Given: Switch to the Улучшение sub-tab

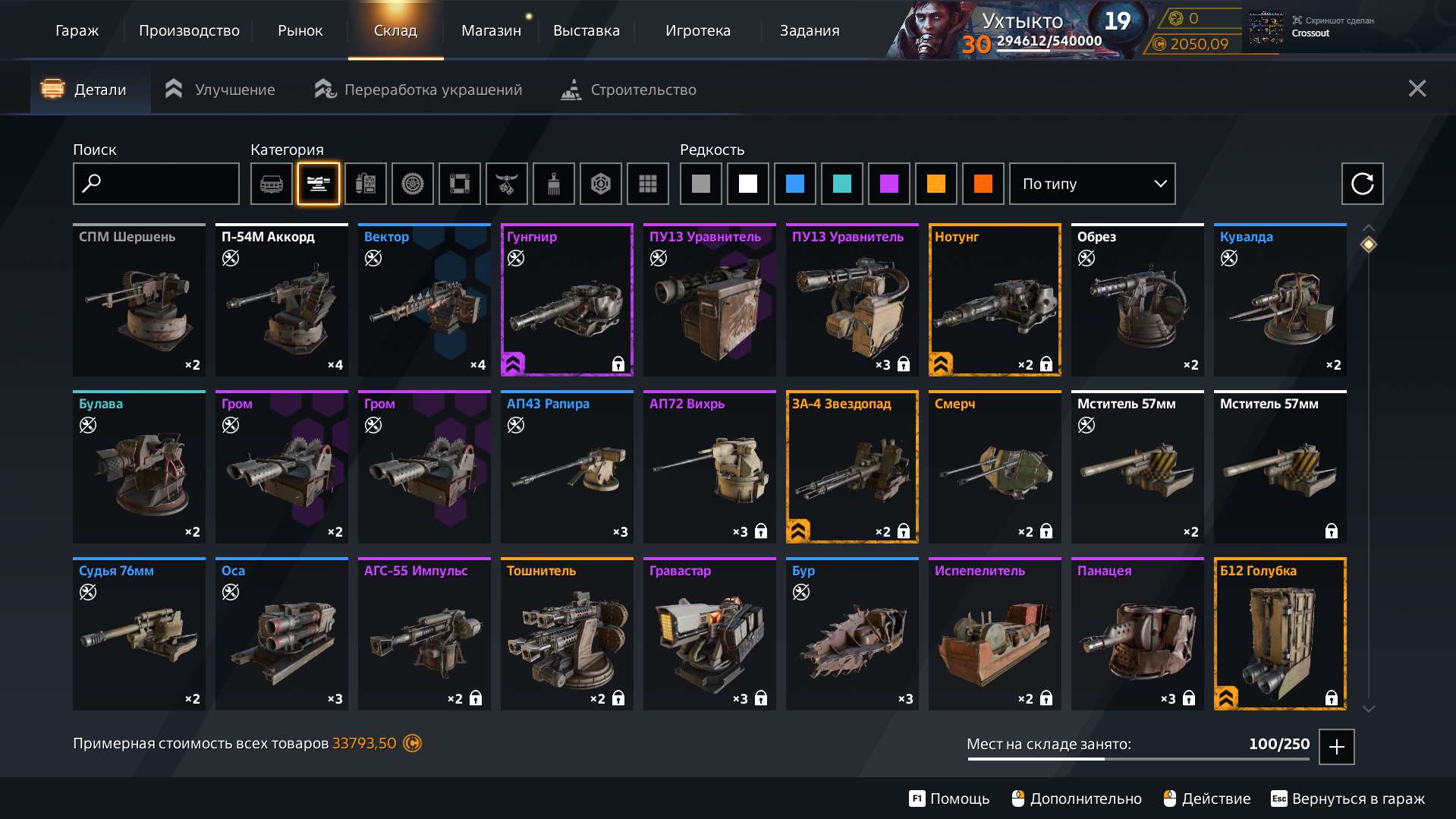Looking at the screenshot, I should [220, 90].
